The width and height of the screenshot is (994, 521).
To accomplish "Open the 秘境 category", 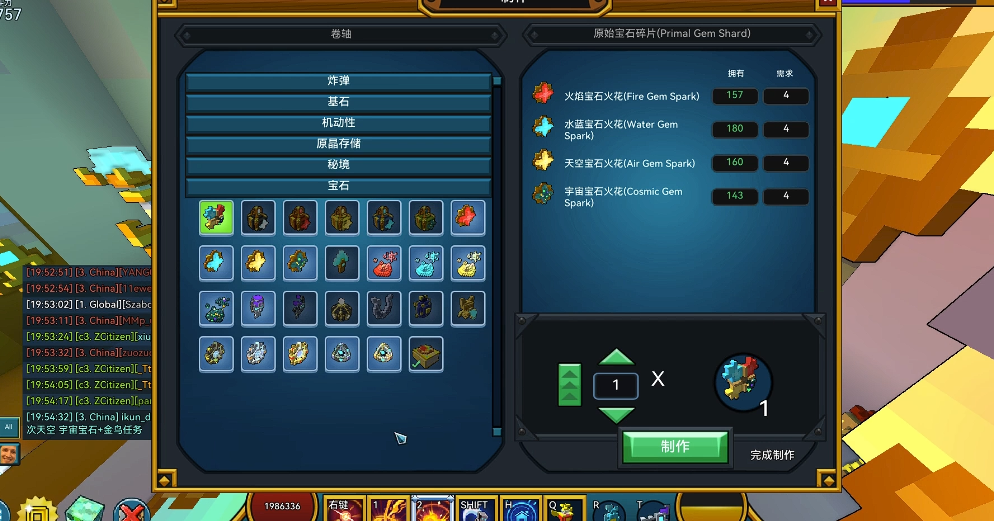I will tap(338, 165).
